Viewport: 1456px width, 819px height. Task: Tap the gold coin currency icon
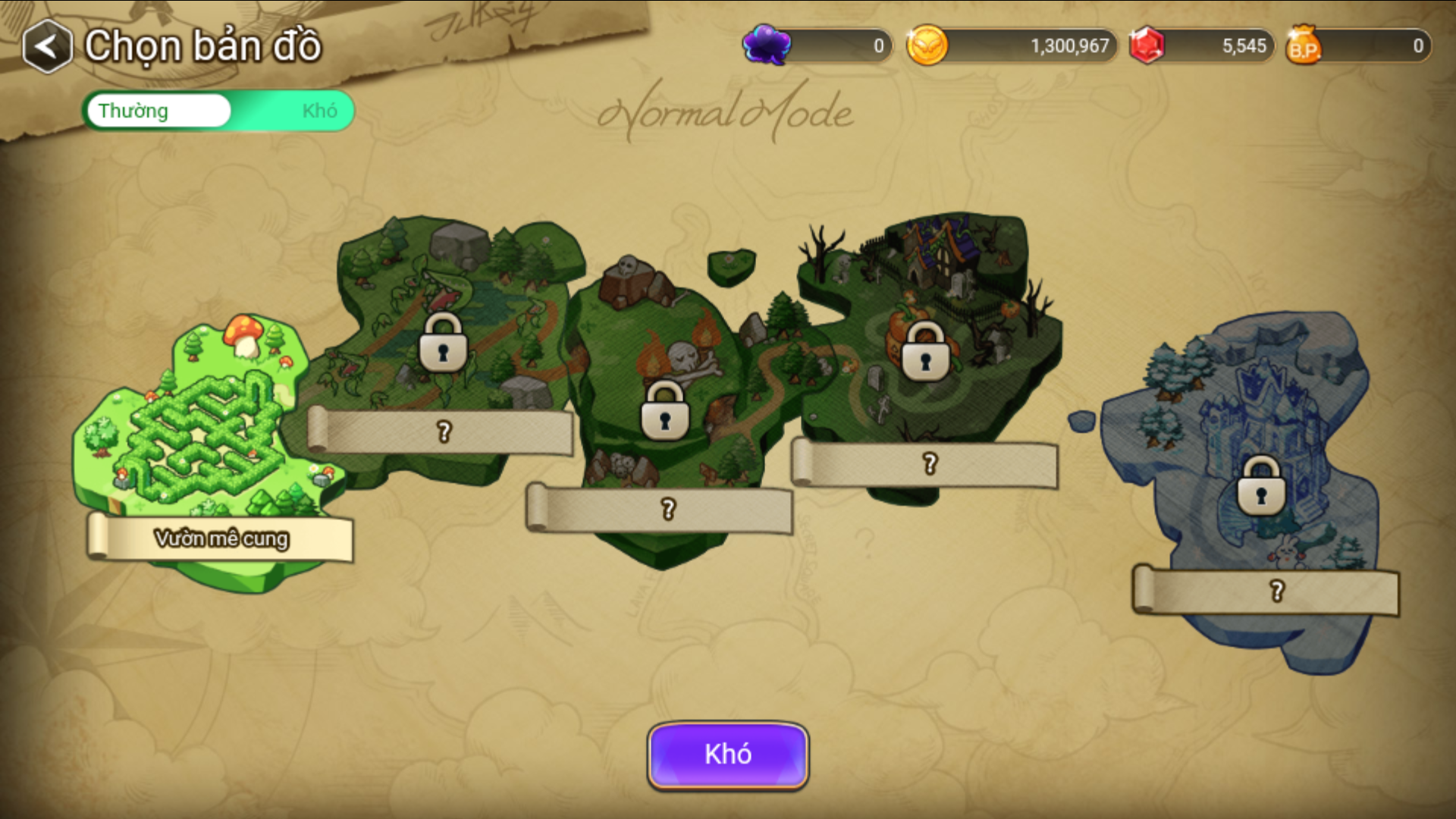click(x=927, y=45)
